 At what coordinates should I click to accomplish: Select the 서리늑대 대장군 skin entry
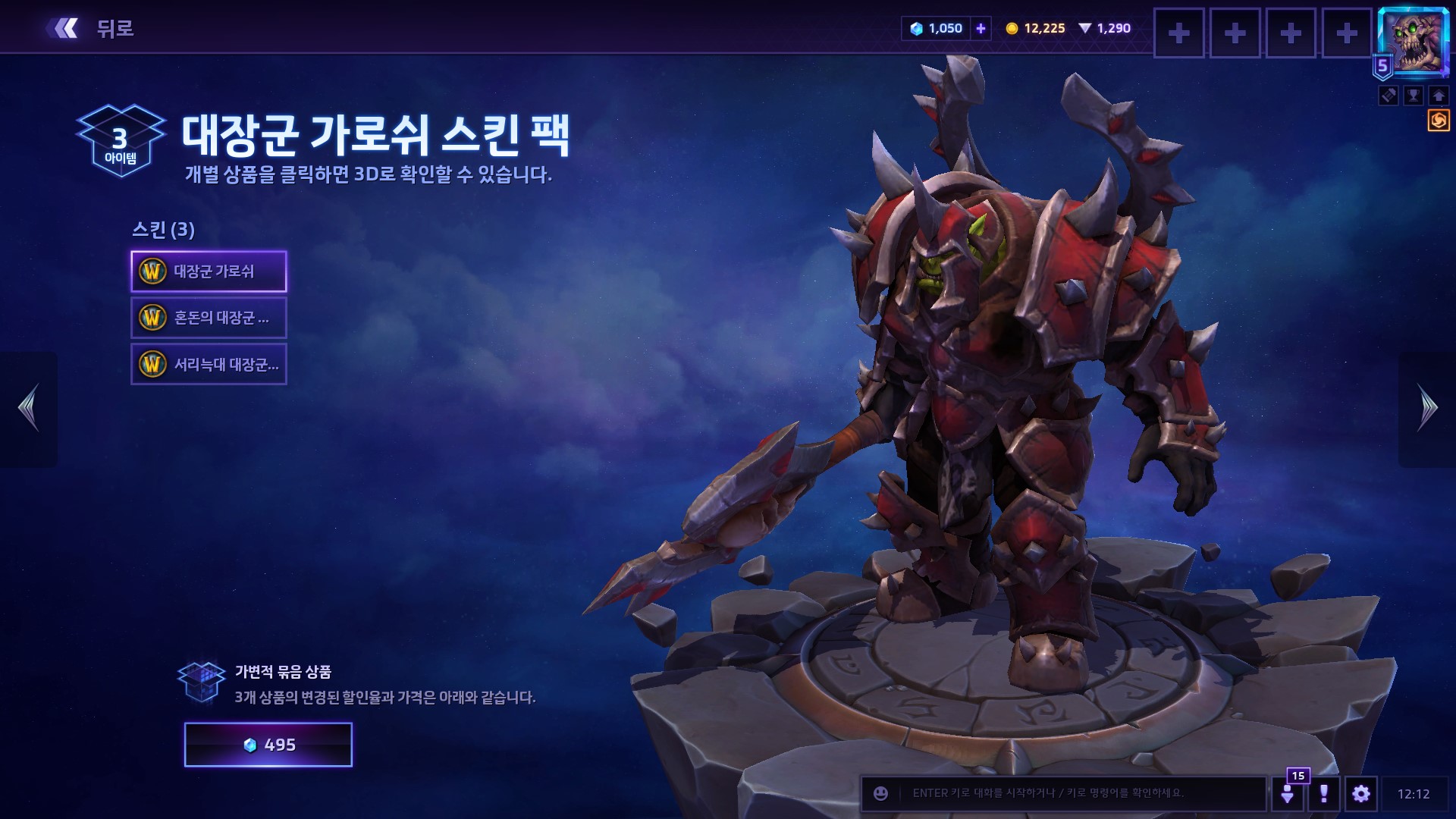tap(209, 365)
